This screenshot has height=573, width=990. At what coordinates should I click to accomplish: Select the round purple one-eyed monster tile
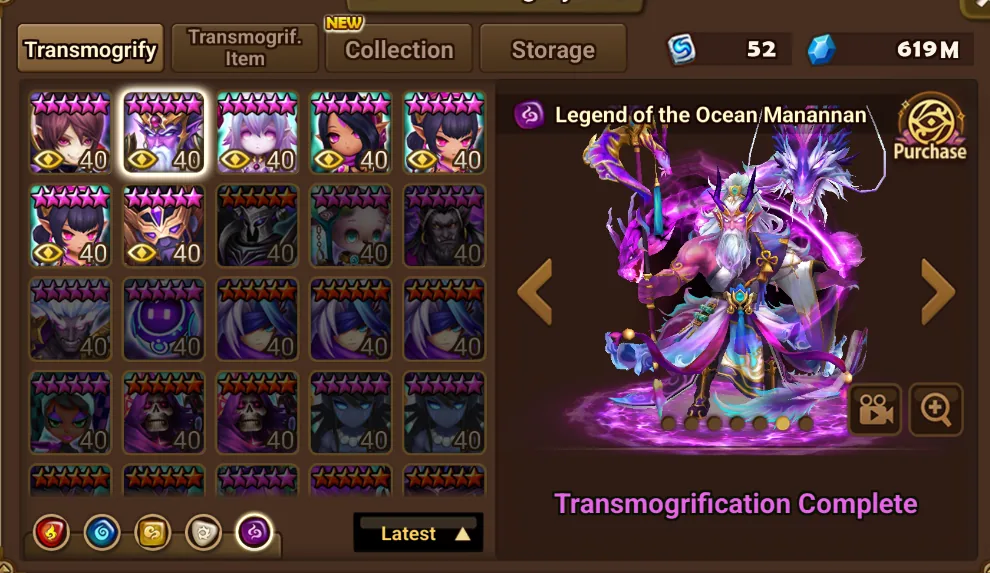click(164, 319)
